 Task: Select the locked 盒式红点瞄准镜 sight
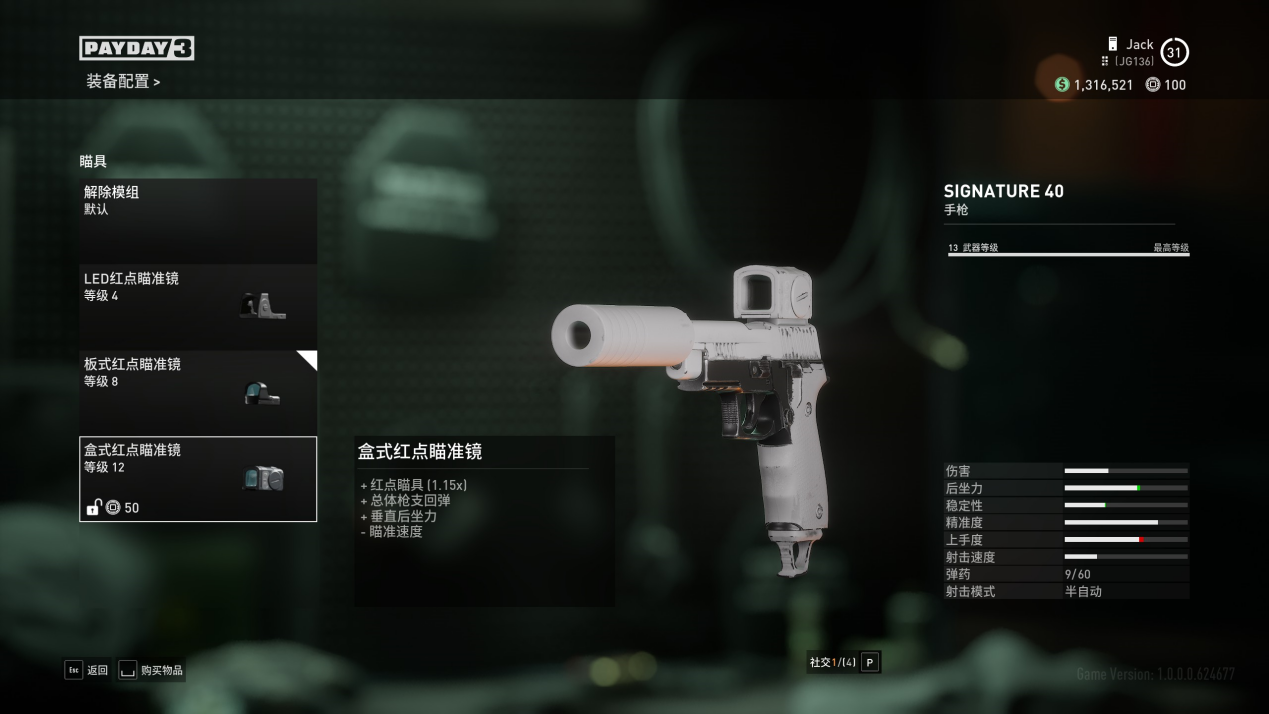tap(198, 478)
